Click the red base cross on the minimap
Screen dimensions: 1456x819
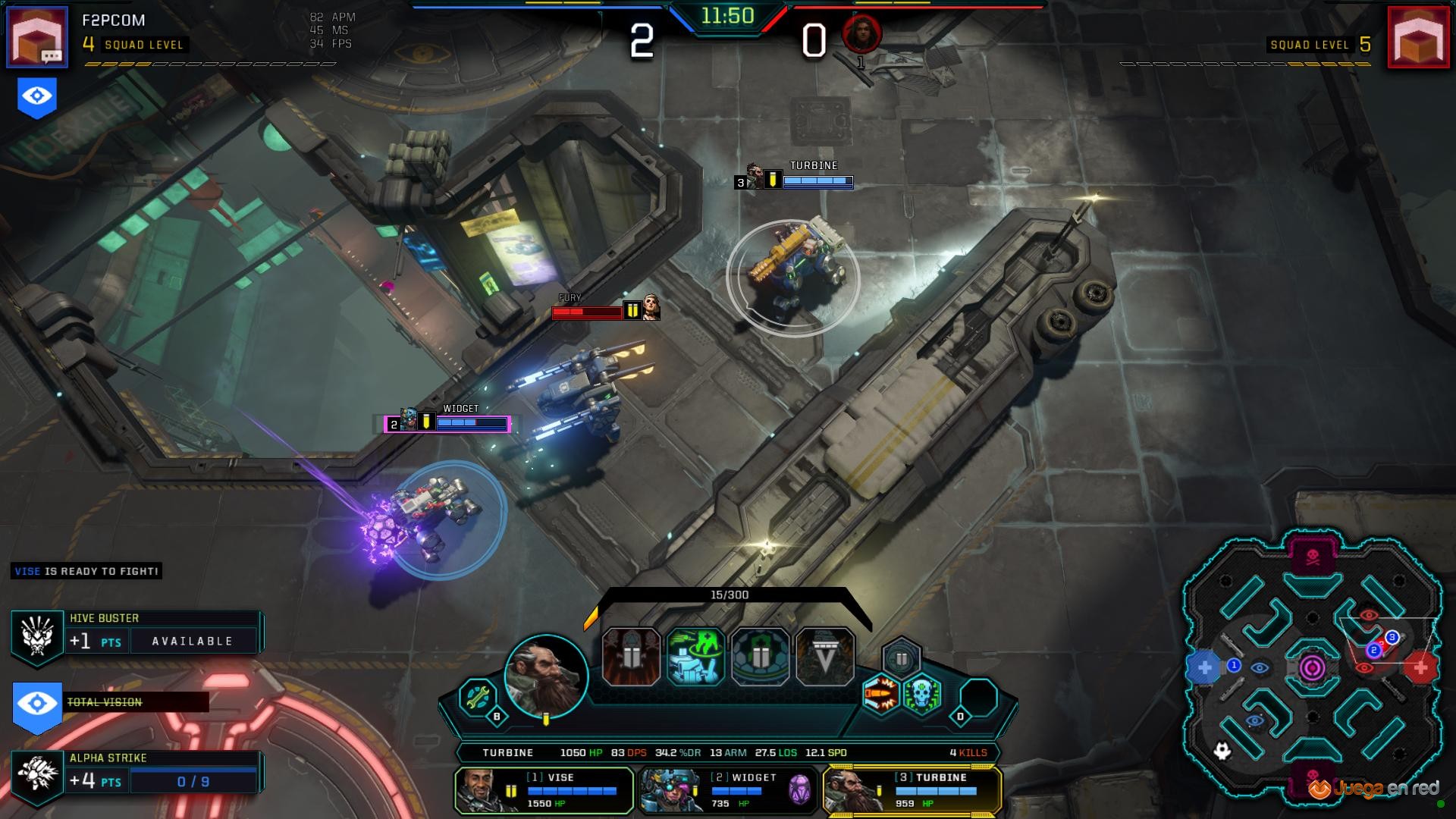[x=1420, y=667]
